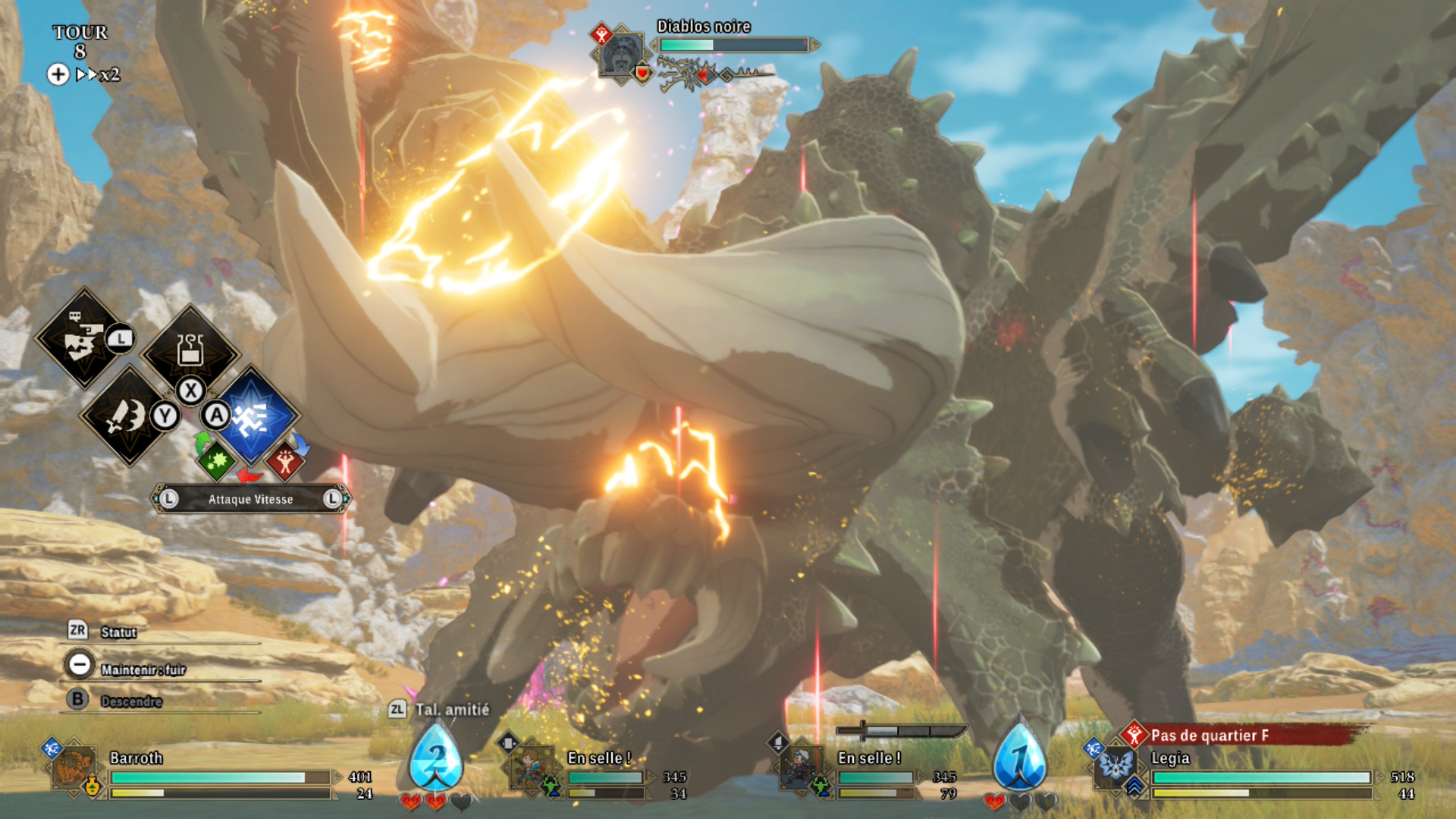Click the Pas de quartier F banner
1456x819 pixels.
click(x=1244, y=735)
